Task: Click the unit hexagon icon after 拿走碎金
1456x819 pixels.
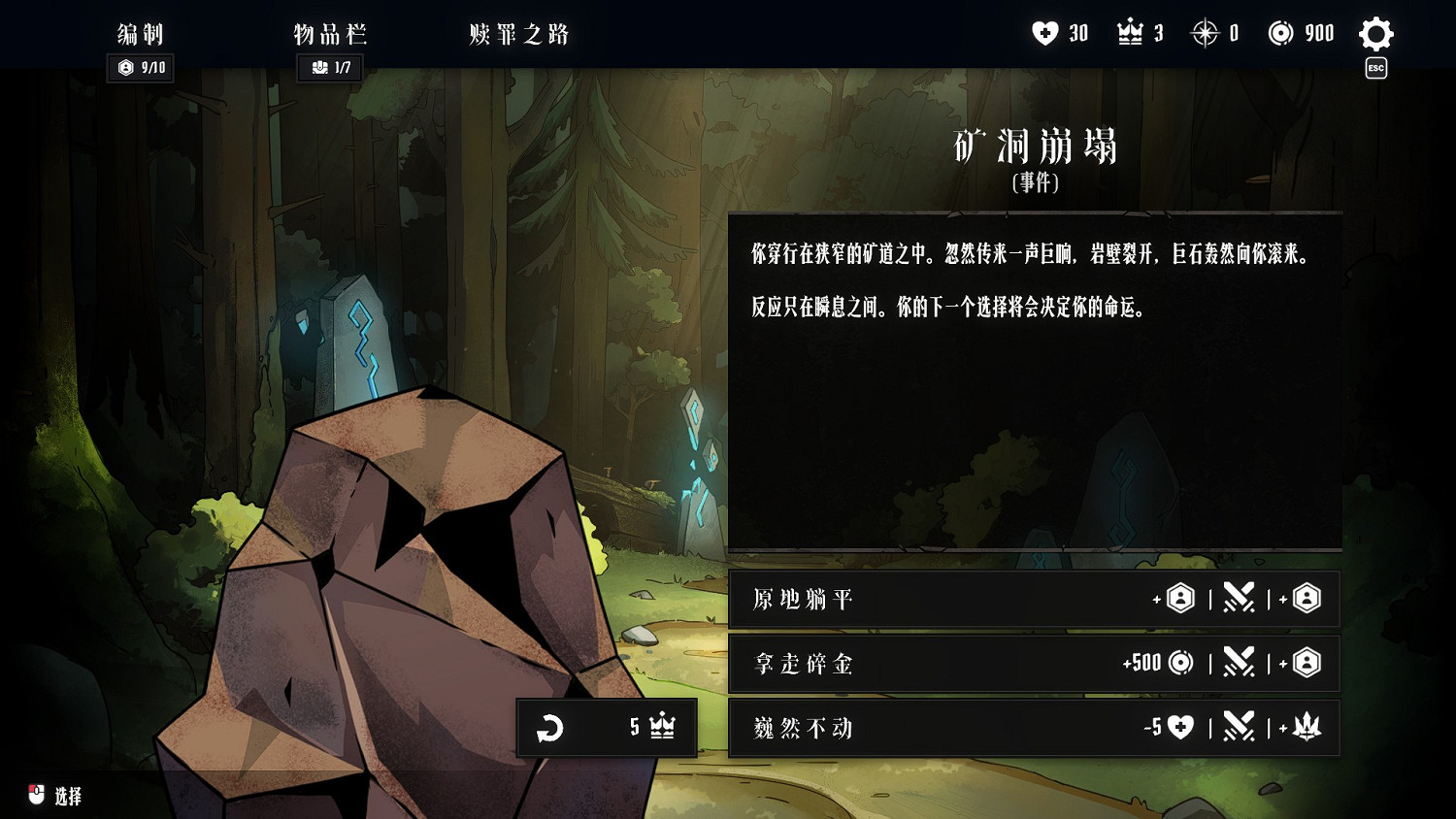Action: [x=1308, y=664]
